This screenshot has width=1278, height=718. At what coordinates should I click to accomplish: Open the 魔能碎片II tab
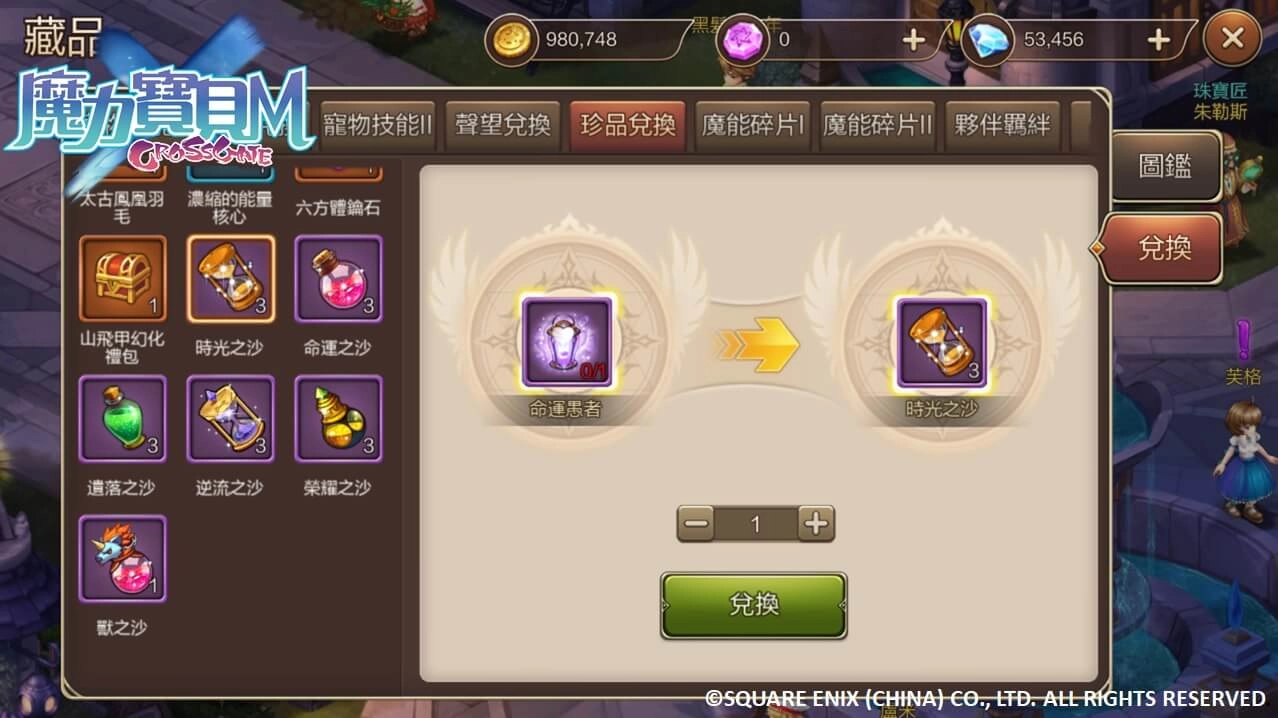(x=877, y=126)
